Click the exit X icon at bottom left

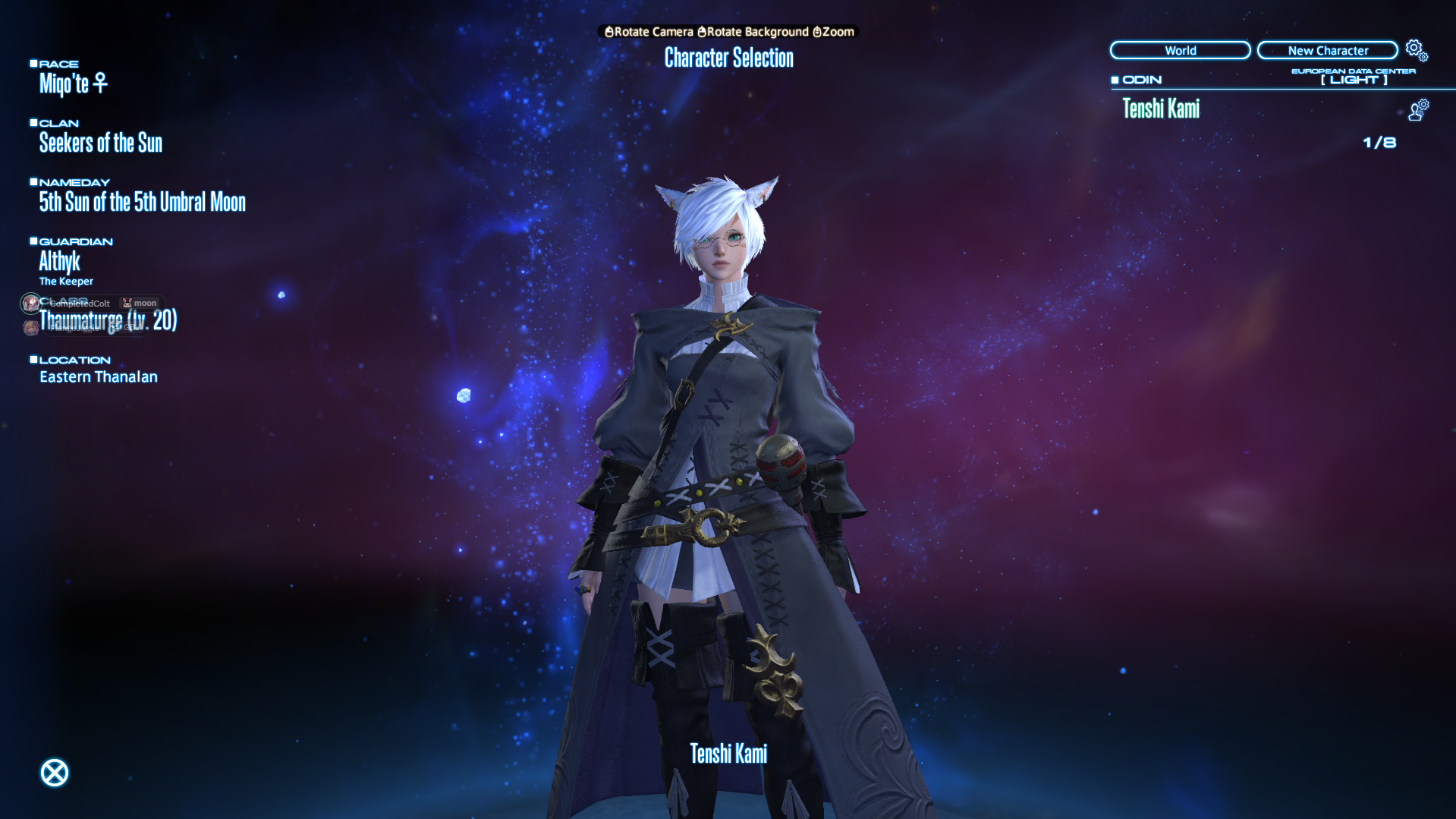(x=53, y=772)
